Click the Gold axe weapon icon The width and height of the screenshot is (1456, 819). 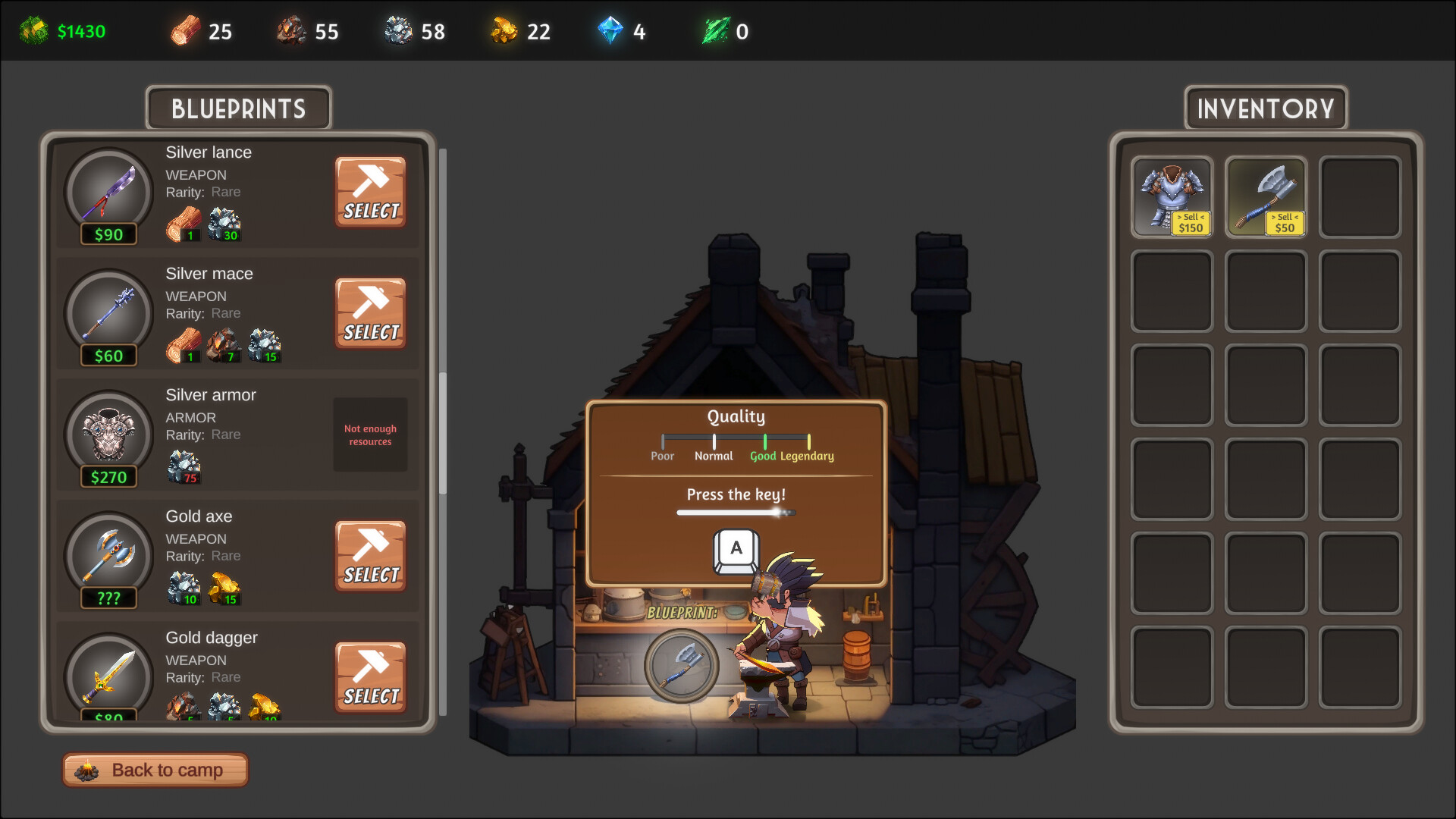[x=109, y=554]
